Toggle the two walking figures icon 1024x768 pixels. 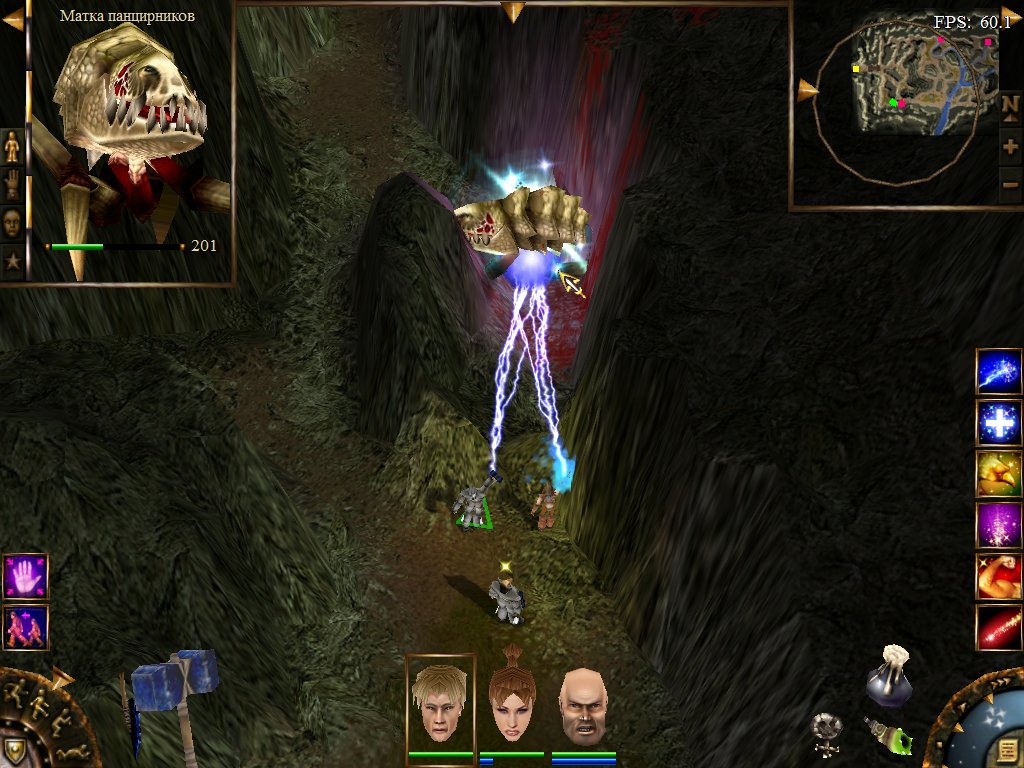[x=25, y=627]
